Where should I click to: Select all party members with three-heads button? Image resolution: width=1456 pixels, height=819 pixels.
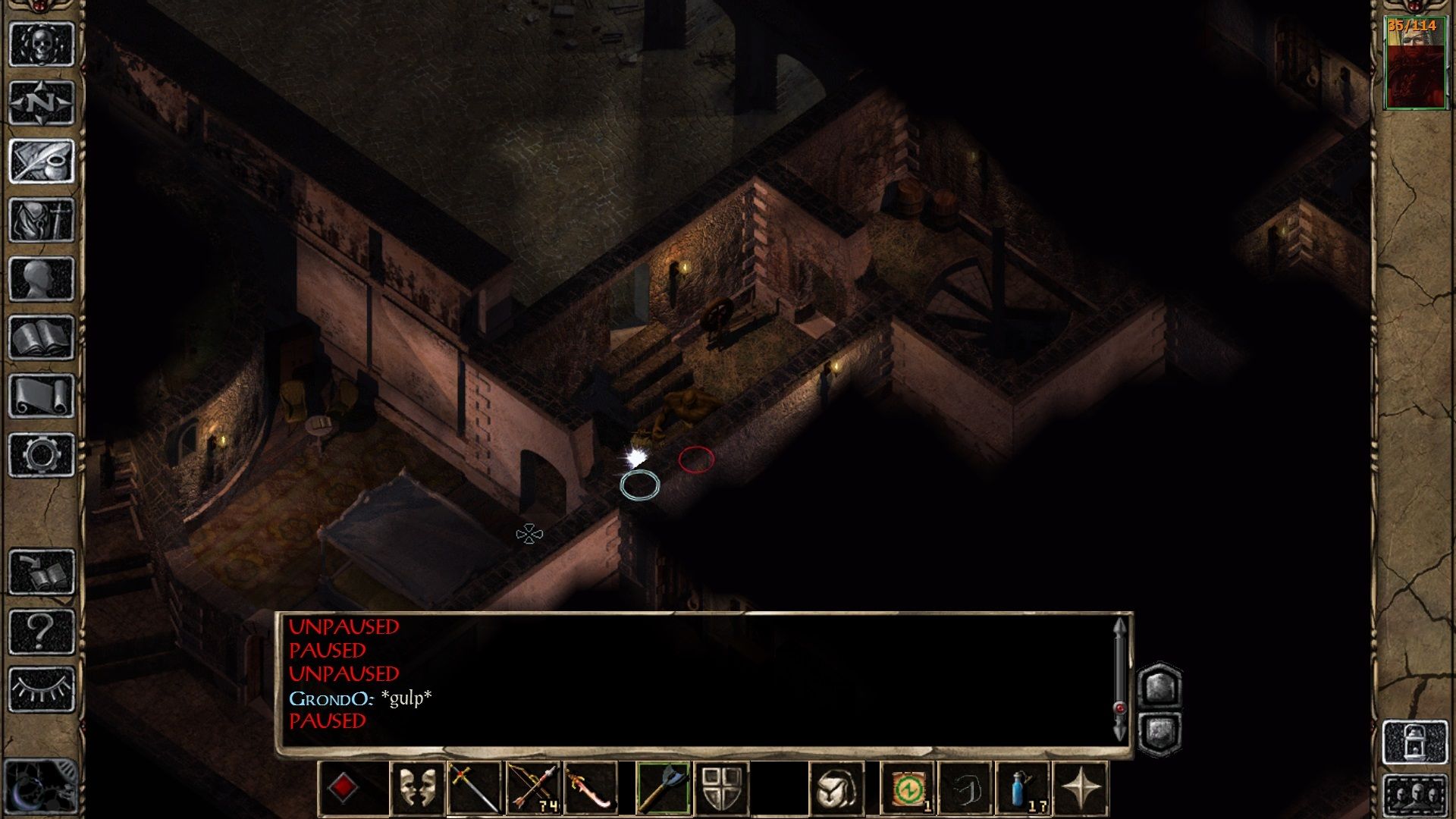[1415, 795]
